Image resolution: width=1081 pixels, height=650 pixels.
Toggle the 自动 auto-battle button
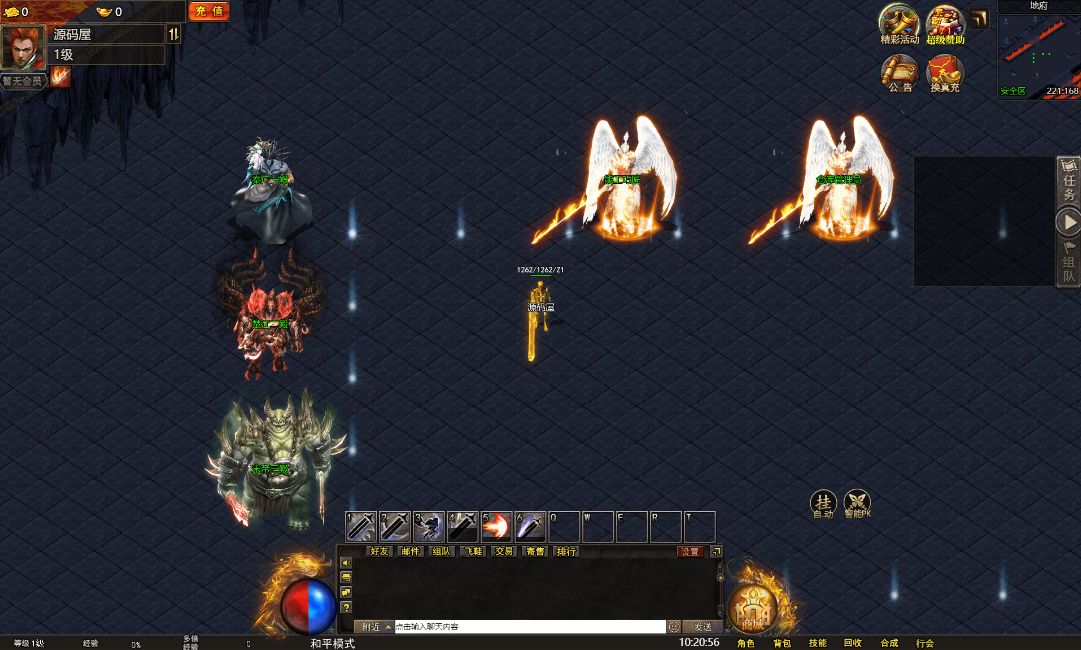823,503
